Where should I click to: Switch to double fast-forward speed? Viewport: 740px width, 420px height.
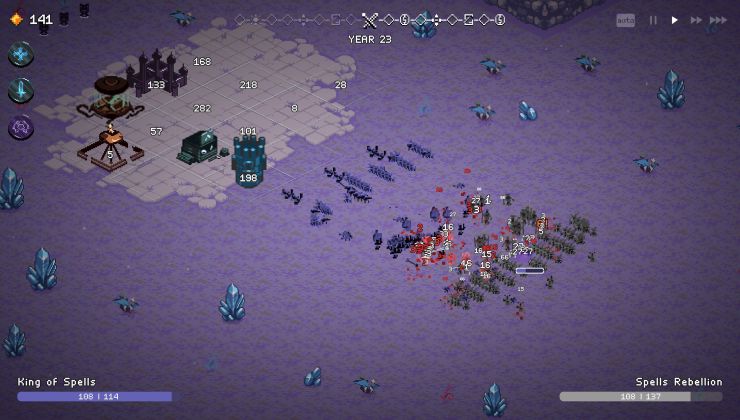pos(695,20)
